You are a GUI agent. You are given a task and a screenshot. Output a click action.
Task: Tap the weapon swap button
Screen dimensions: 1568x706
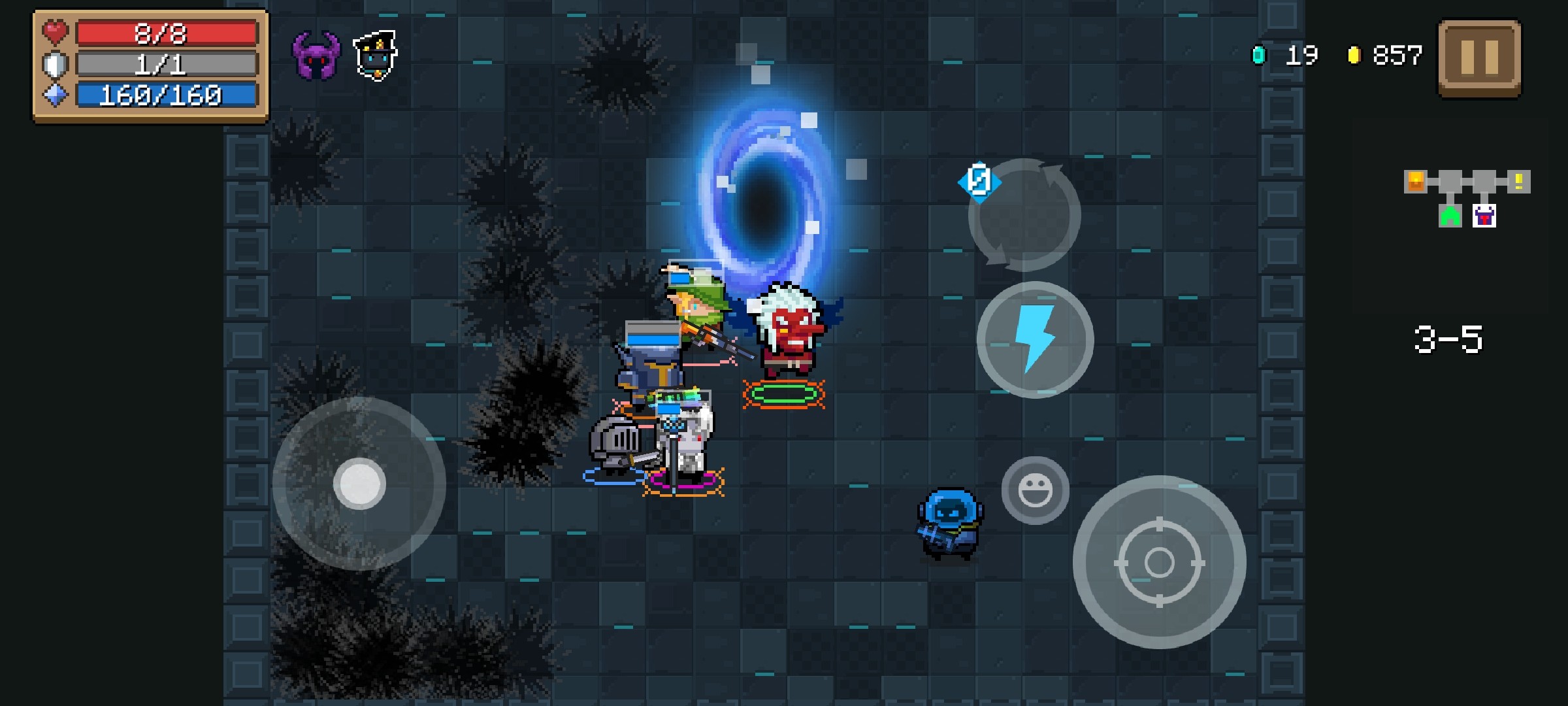click(x=1024, y=214)
